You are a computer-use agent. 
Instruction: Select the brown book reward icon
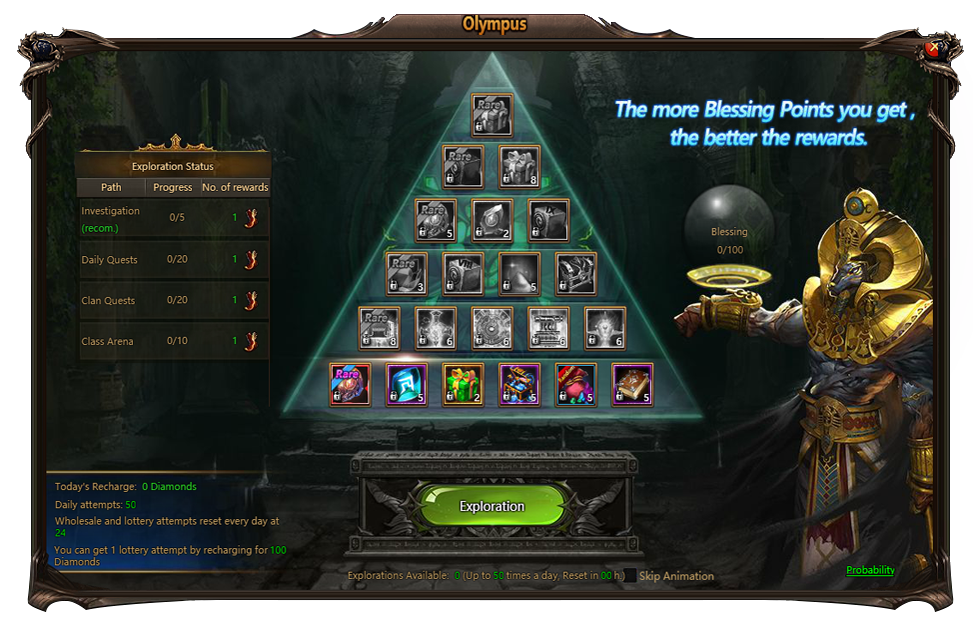point(632,384)
